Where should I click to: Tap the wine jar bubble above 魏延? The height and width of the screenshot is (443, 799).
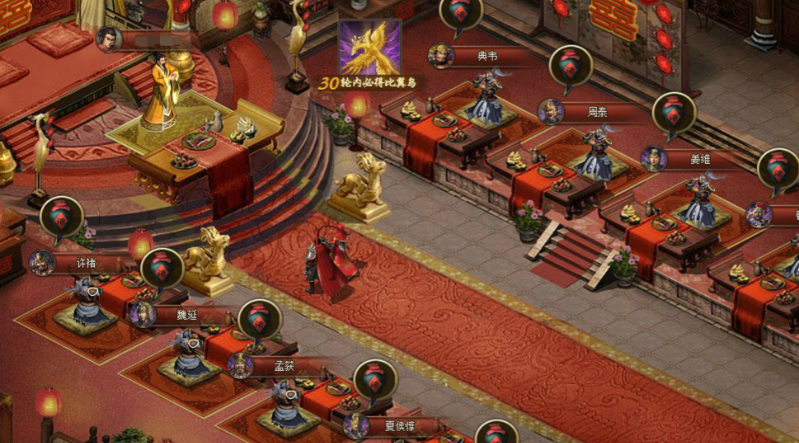point(162,267)
